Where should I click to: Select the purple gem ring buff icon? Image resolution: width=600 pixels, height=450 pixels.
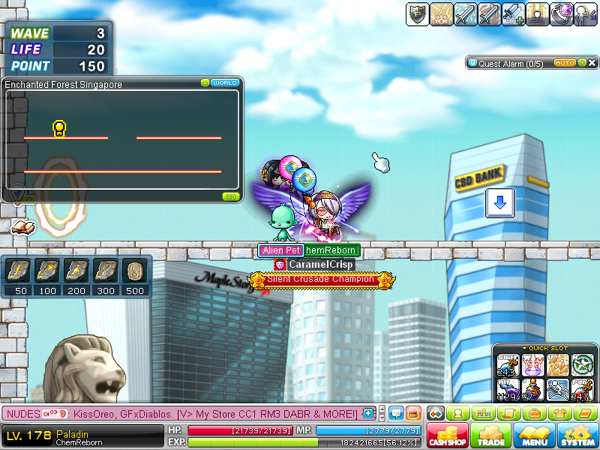click(x=562, y=13)
